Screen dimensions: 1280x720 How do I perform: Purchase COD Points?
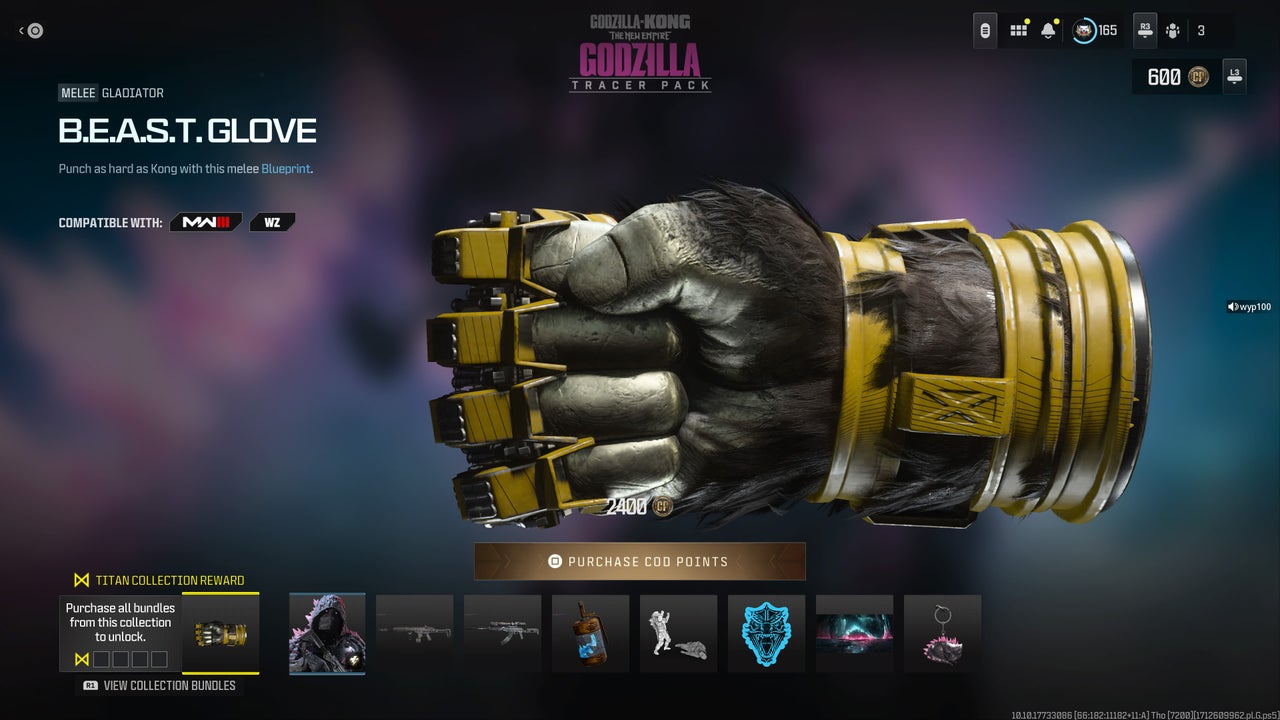tap(639, 561)
